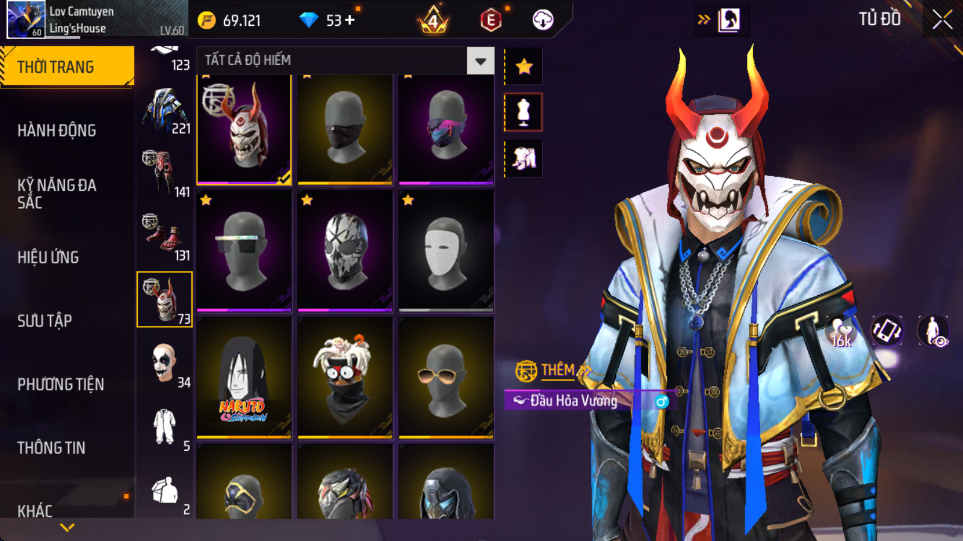
Task: Choose the gold sunglasses head item
Action: pos(446,376)
